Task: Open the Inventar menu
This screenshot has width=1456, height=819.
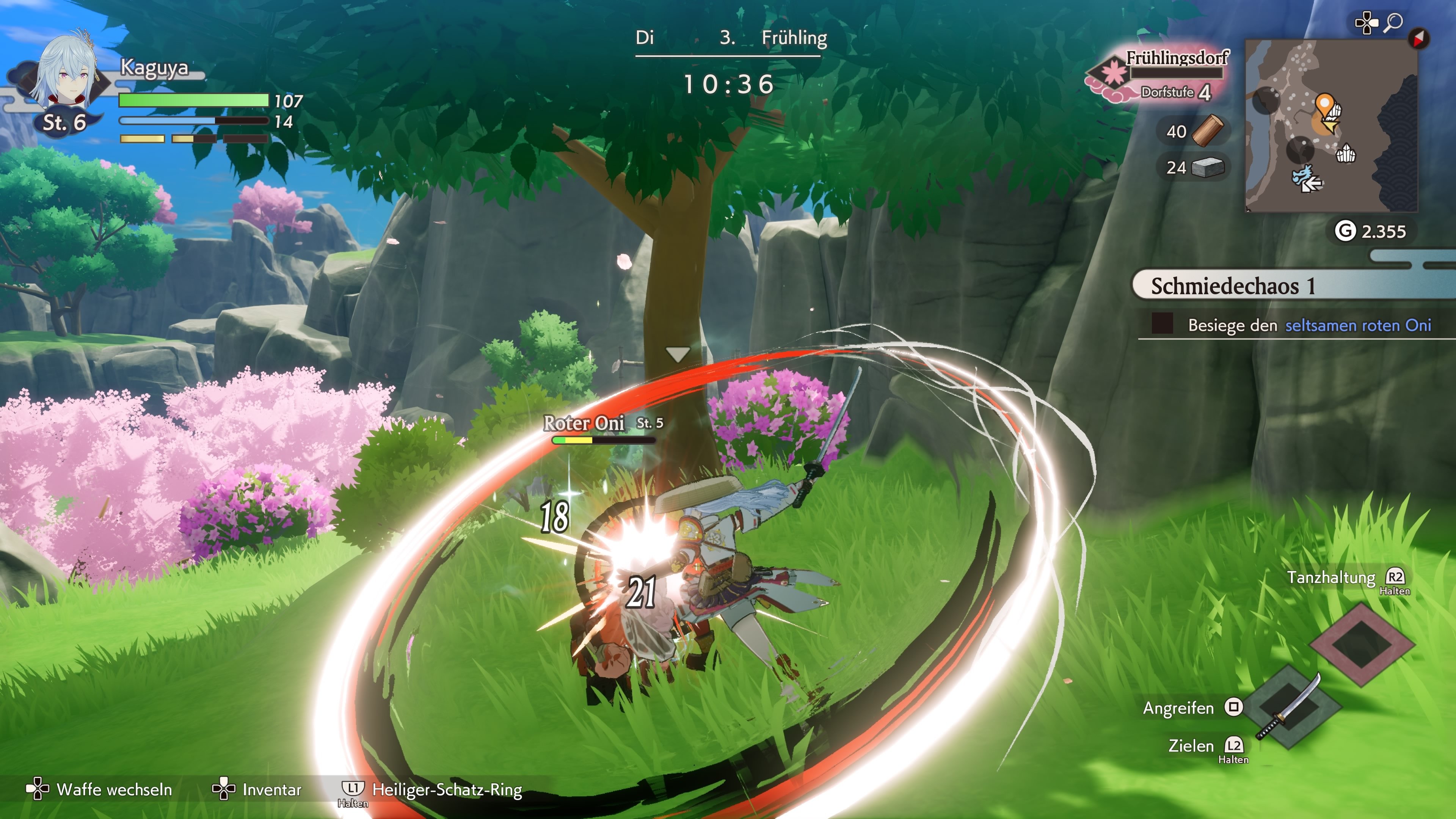Action: [270, 790]
